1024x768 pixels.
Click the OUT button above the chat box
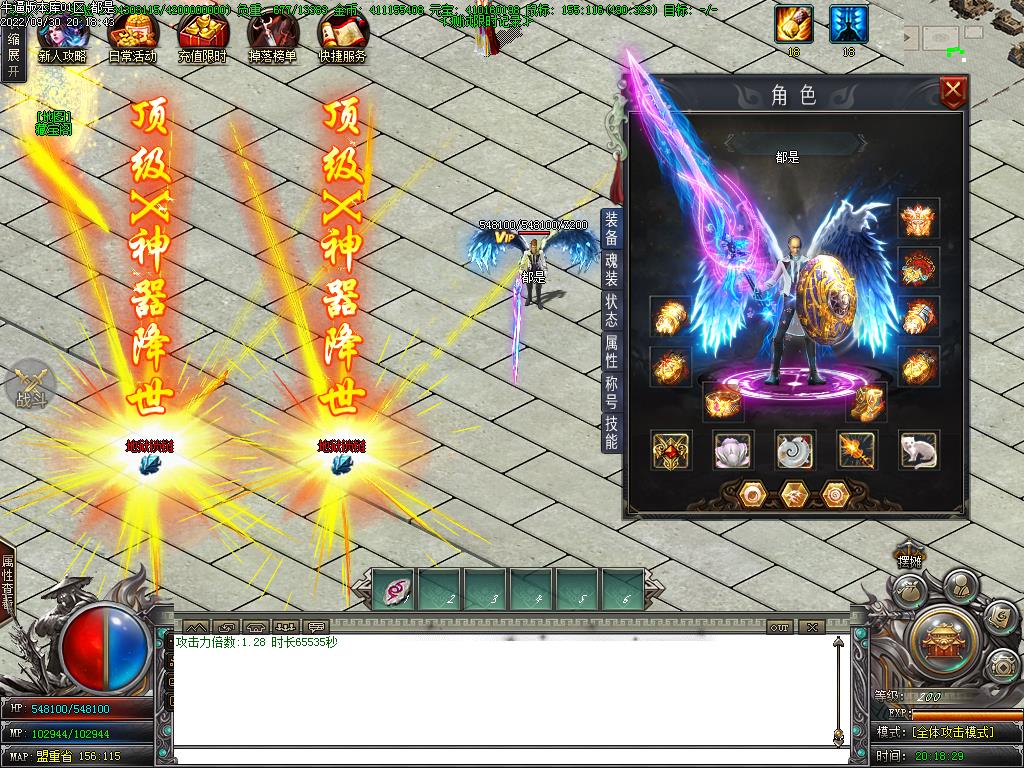click(x=780, y=627)
